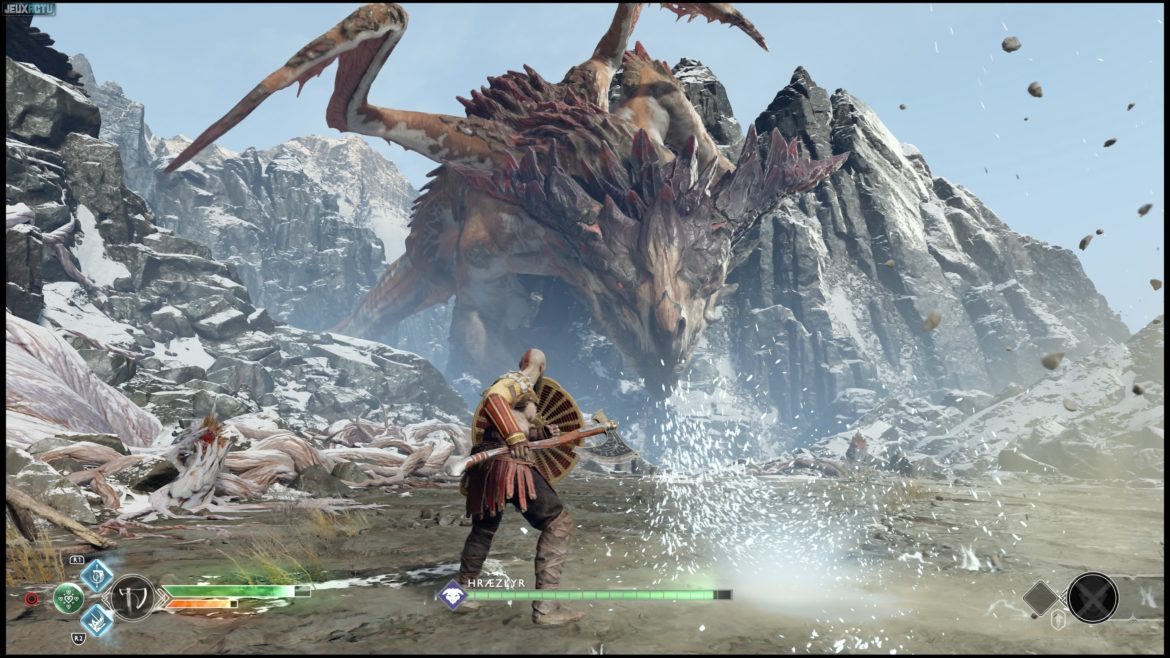This screenshot has height=658, width=1170.
Task: Select the dark crossed-out circle slot
Action: 1092,597
